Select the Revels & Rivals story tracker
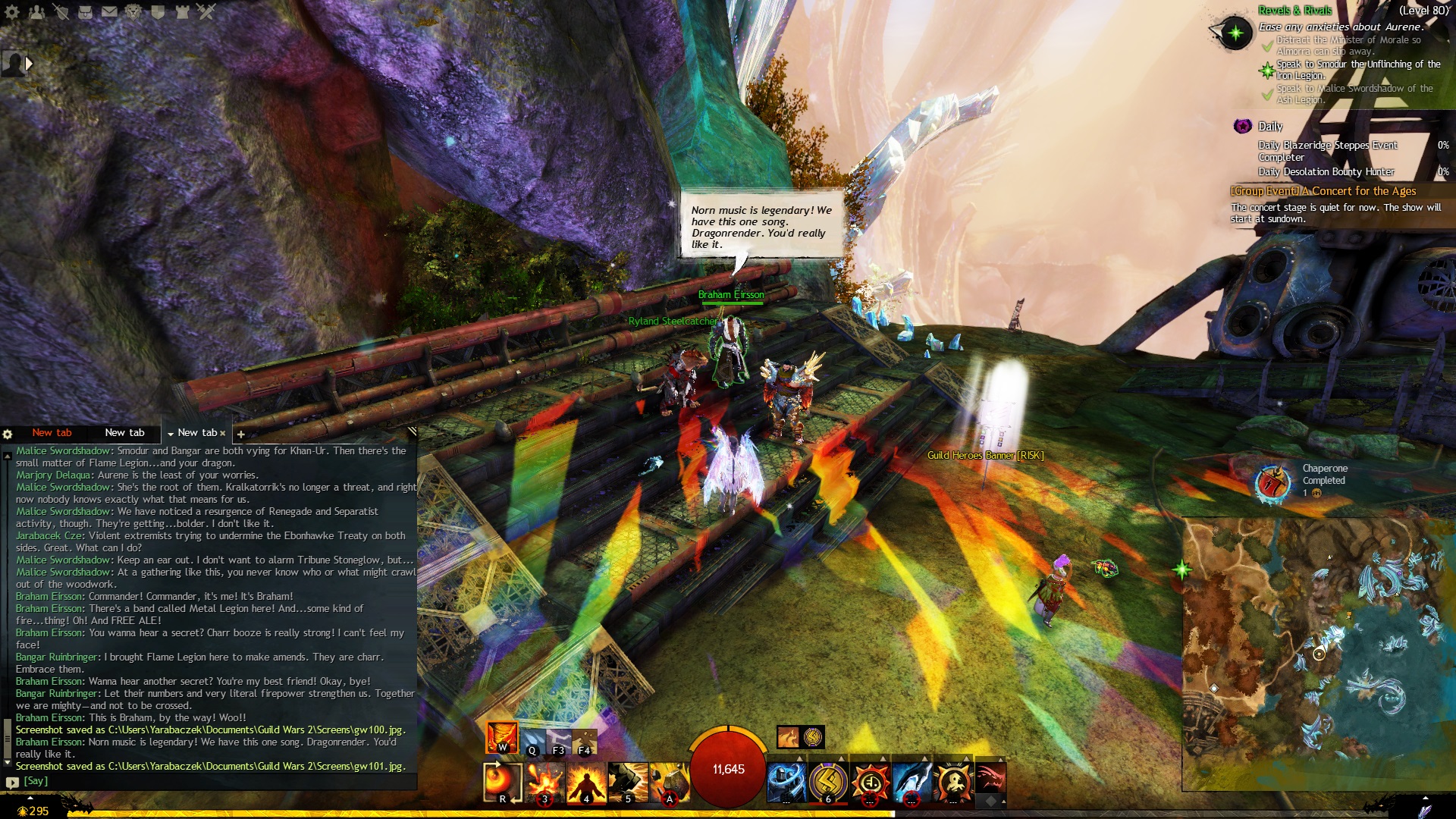This screenshot has width=1456, height=819. pyautogui.click(x=1294, y=10)
